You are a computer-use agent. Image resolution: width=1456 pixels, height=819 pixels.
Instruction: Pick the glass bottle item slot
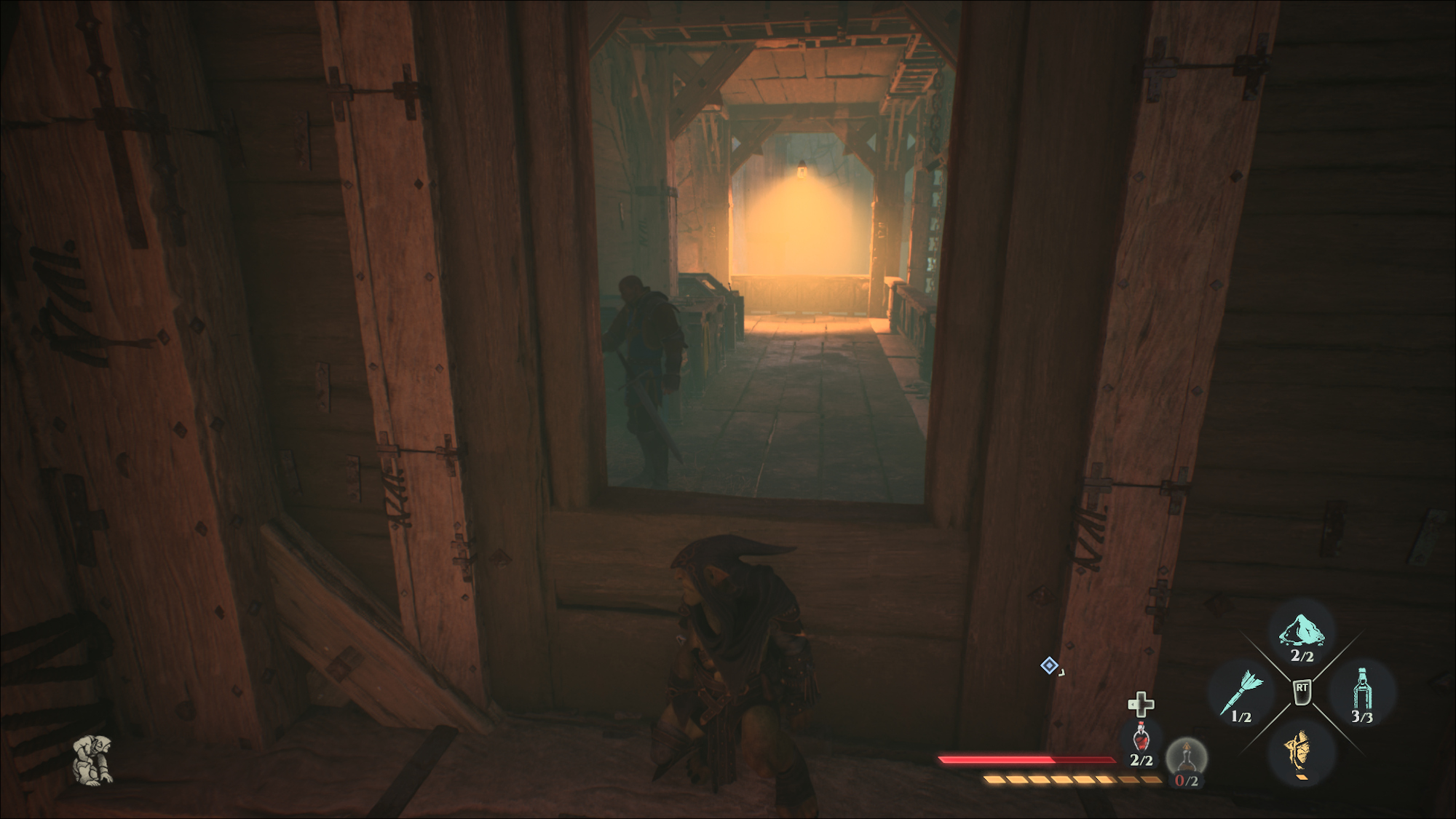[1361, 689]
